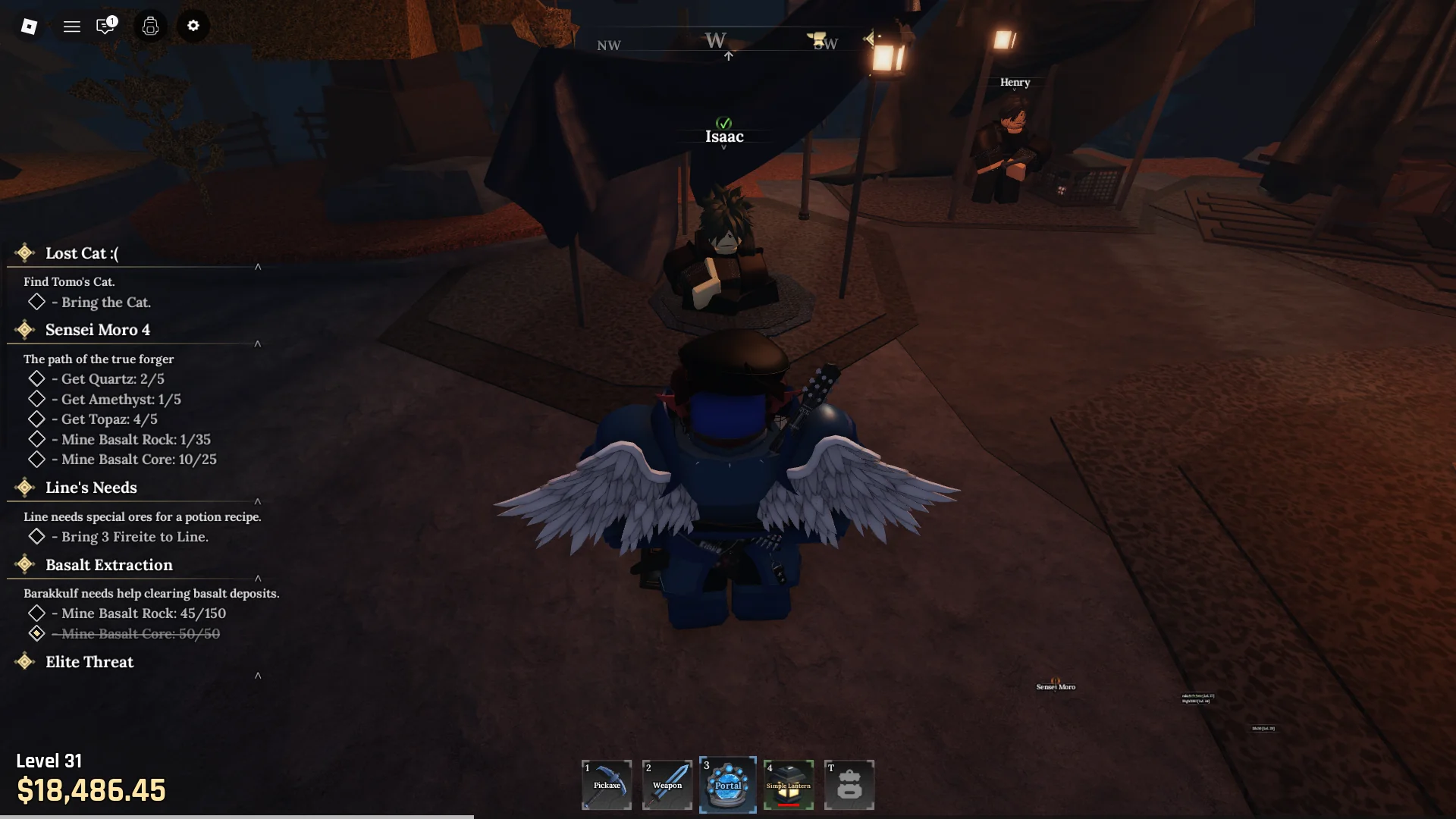
Task: Click the Basalt Extraction quest header
Action: point(108,564)
